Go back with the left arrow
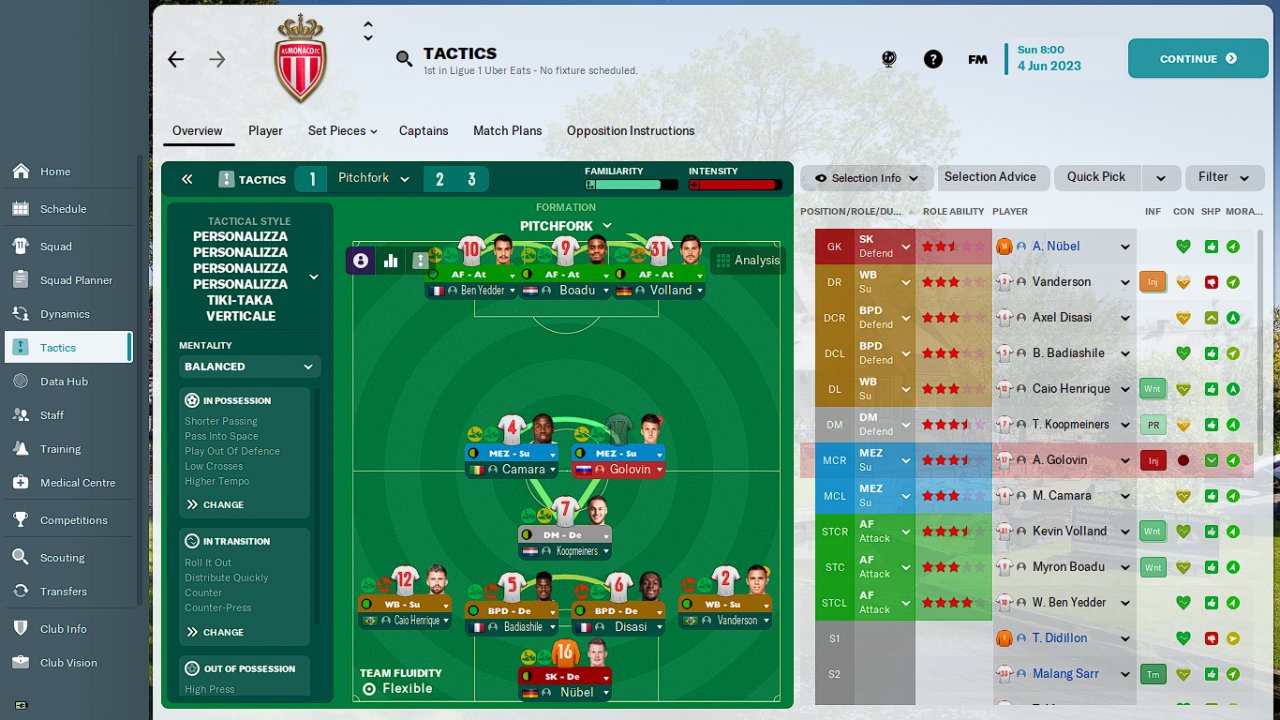 click(176, 60)
